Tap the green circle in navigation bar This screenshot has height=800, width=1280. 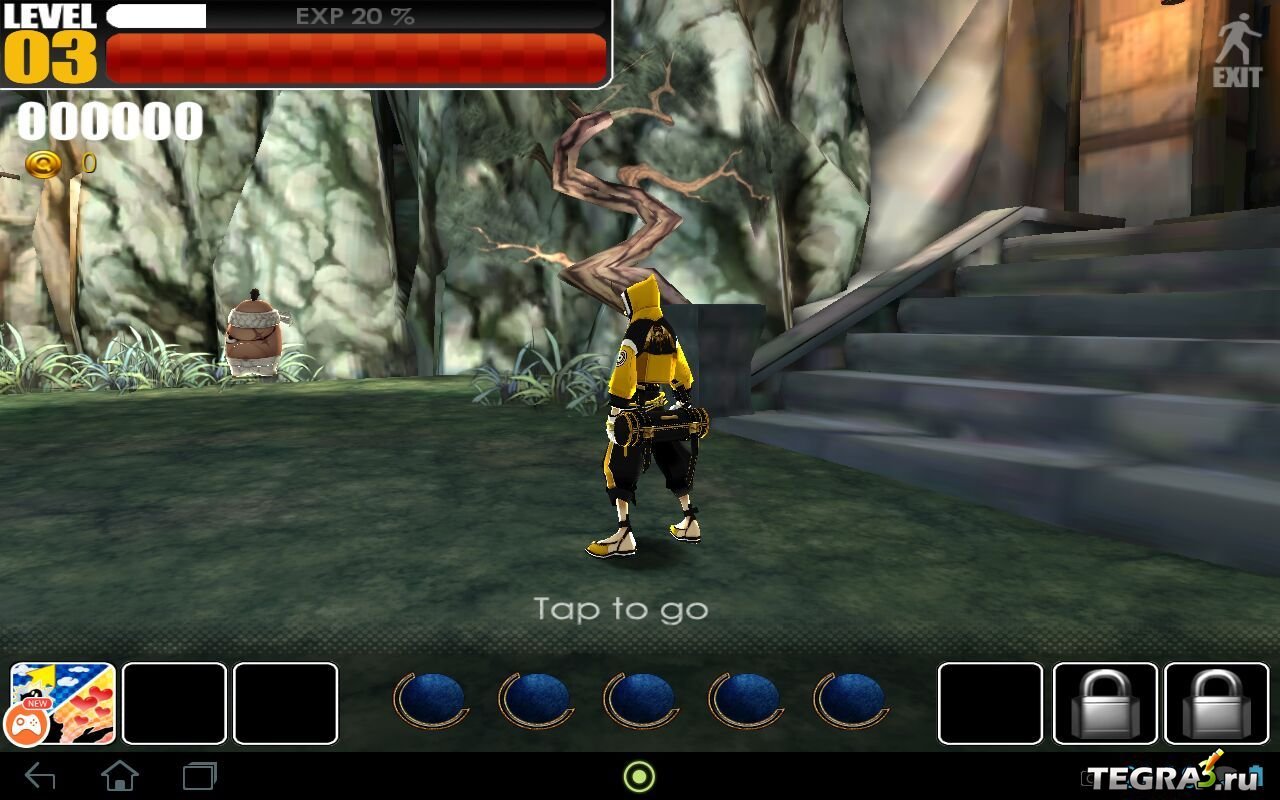639,776
